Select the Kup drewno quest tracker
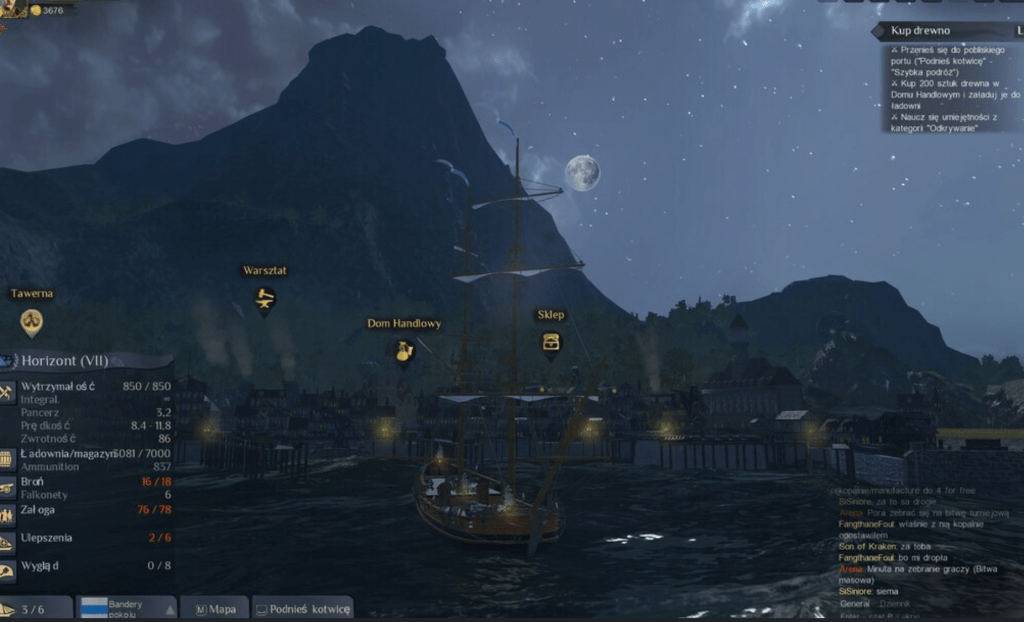The image size is (1024, 622). [x=920, y=31]
